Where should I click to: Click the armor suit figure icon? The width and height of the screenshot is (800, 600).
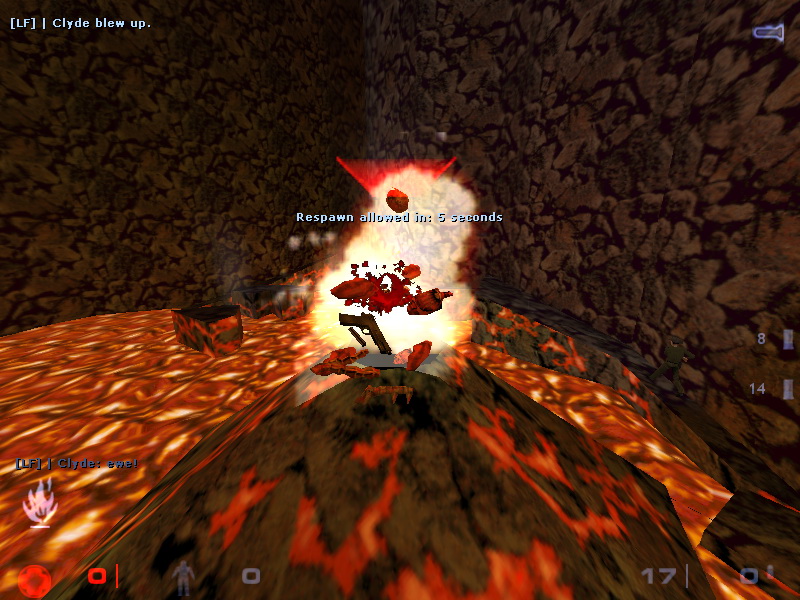tap(183, 575)
